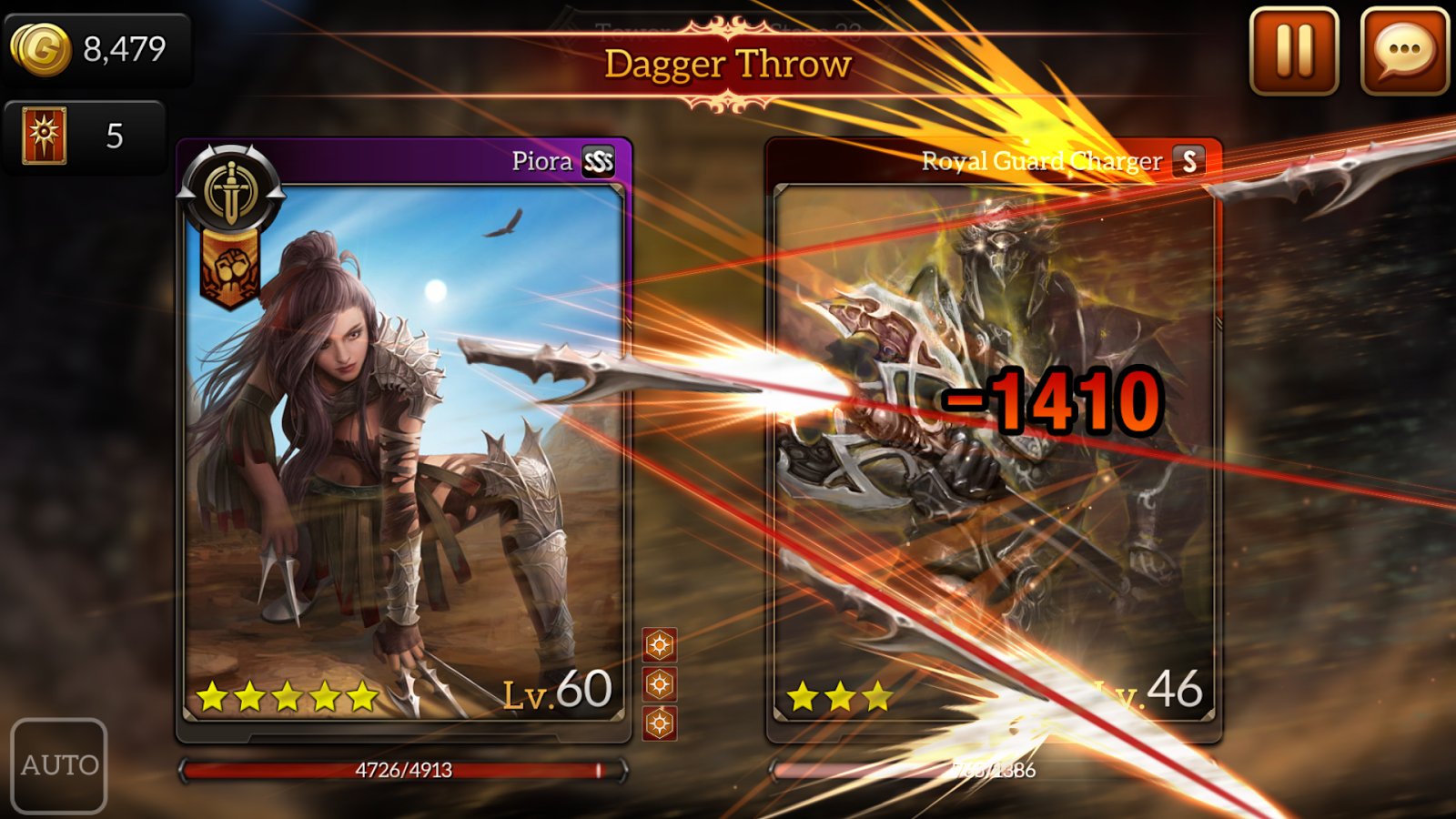
Task: Click the five-star rating on Piora's card
Action: click(287, 695)
